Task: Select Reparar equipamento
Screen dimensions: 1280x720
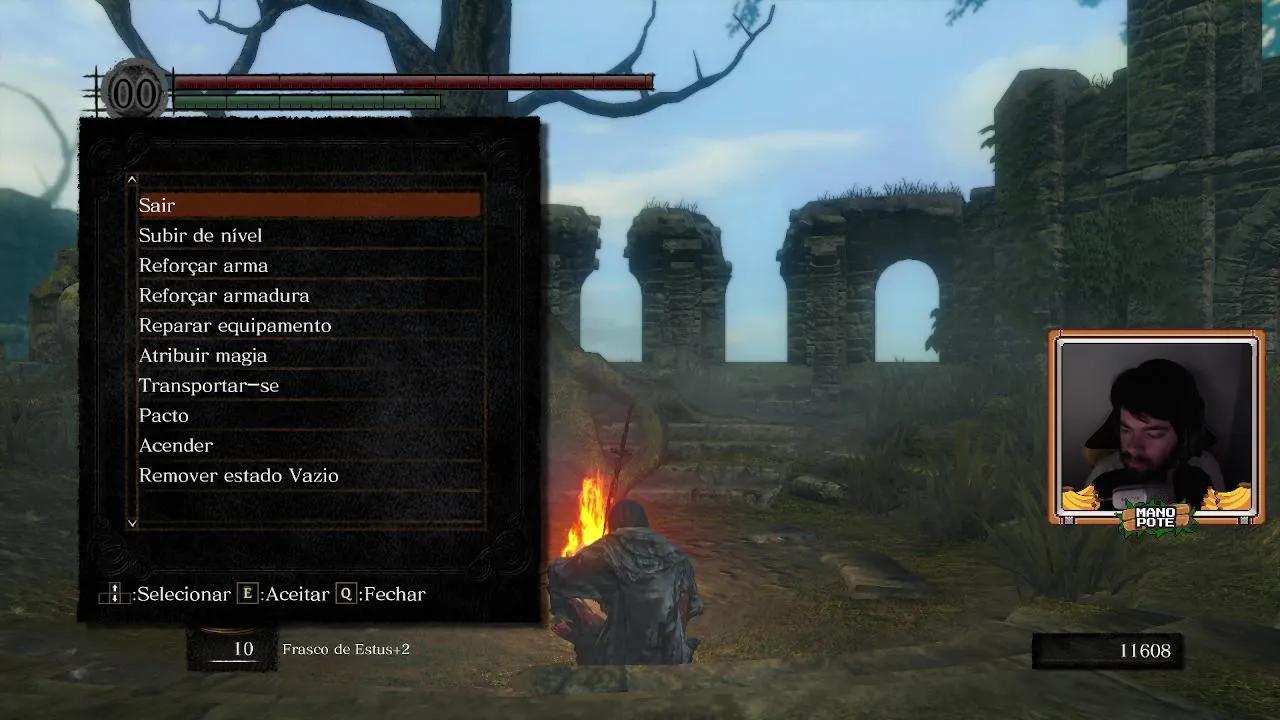Action: pyautogui.click(x=309, y=325)
